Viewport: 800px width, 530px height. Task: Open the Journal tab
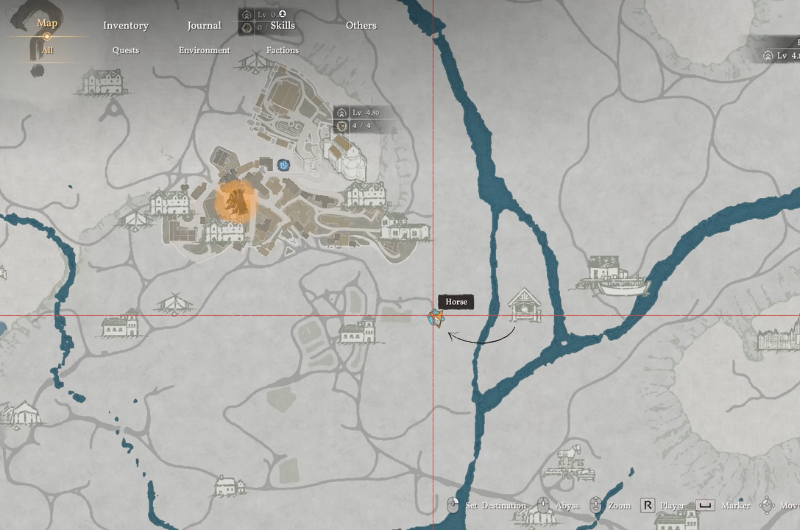click(x=204, y=26)
